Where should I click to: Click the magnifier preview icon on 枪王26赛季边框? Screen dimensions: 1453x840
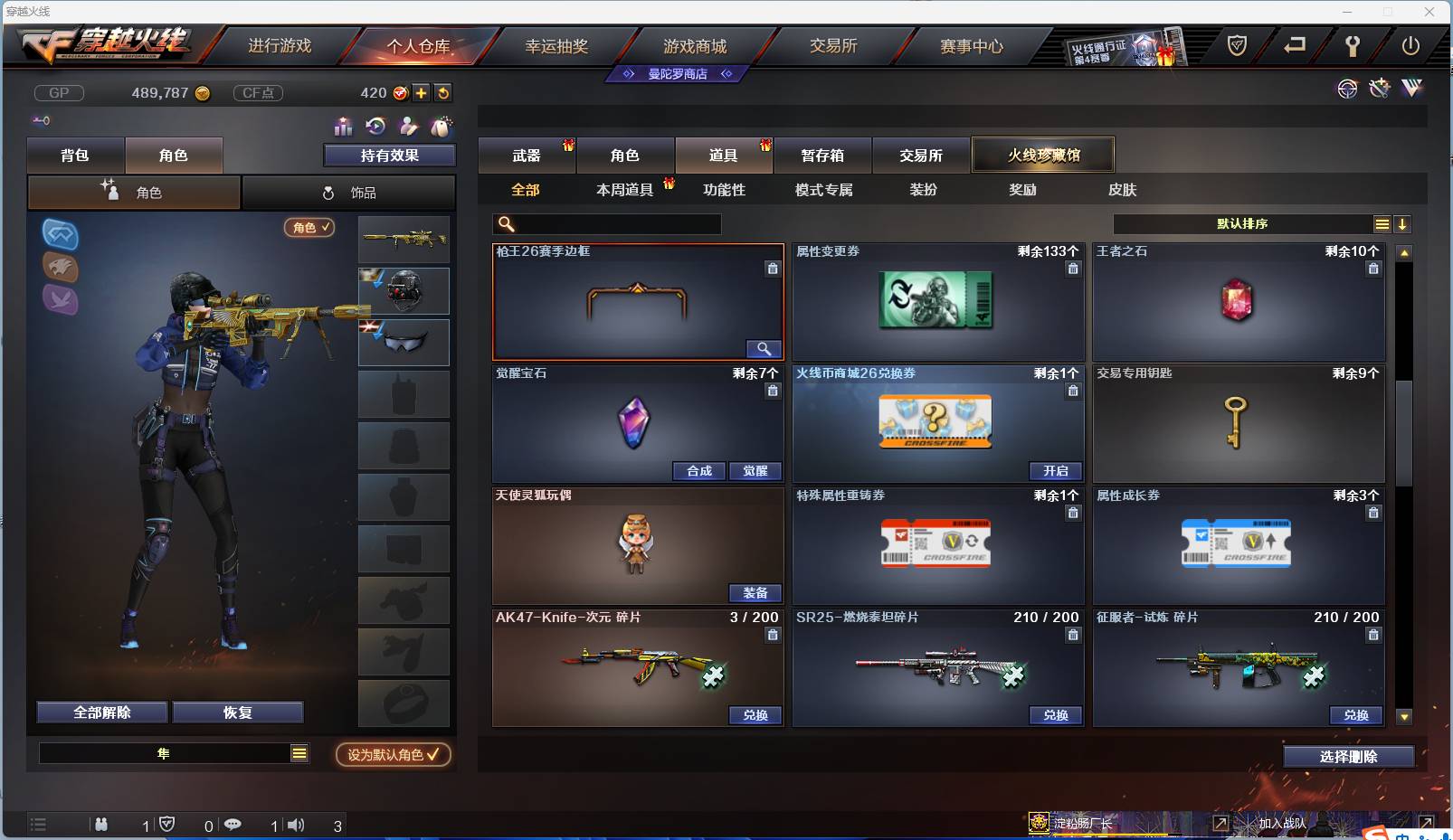(x=764, y=349)
